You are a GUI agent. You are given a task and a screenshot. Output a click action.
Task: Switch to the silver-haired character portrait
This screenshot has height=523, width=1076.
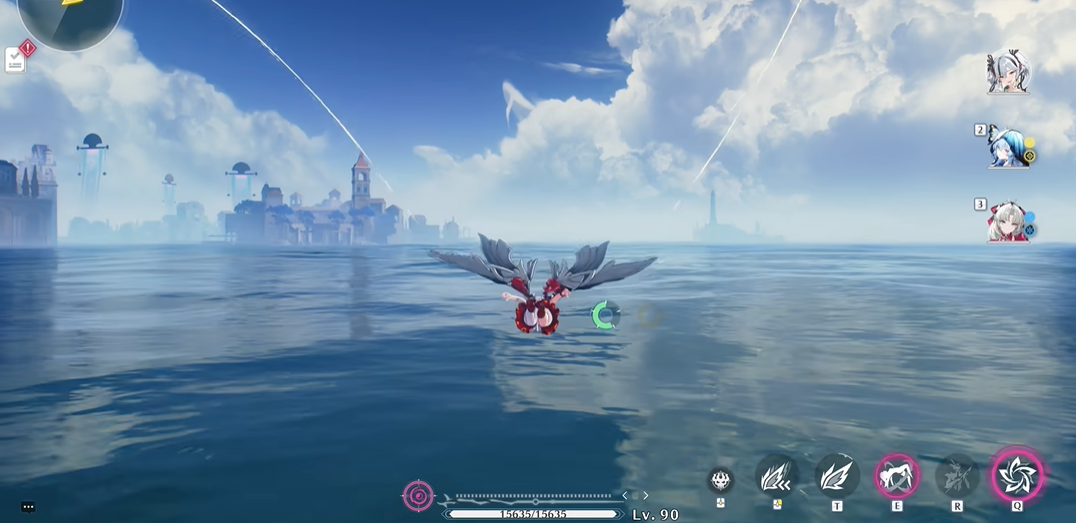(1007, 73)
